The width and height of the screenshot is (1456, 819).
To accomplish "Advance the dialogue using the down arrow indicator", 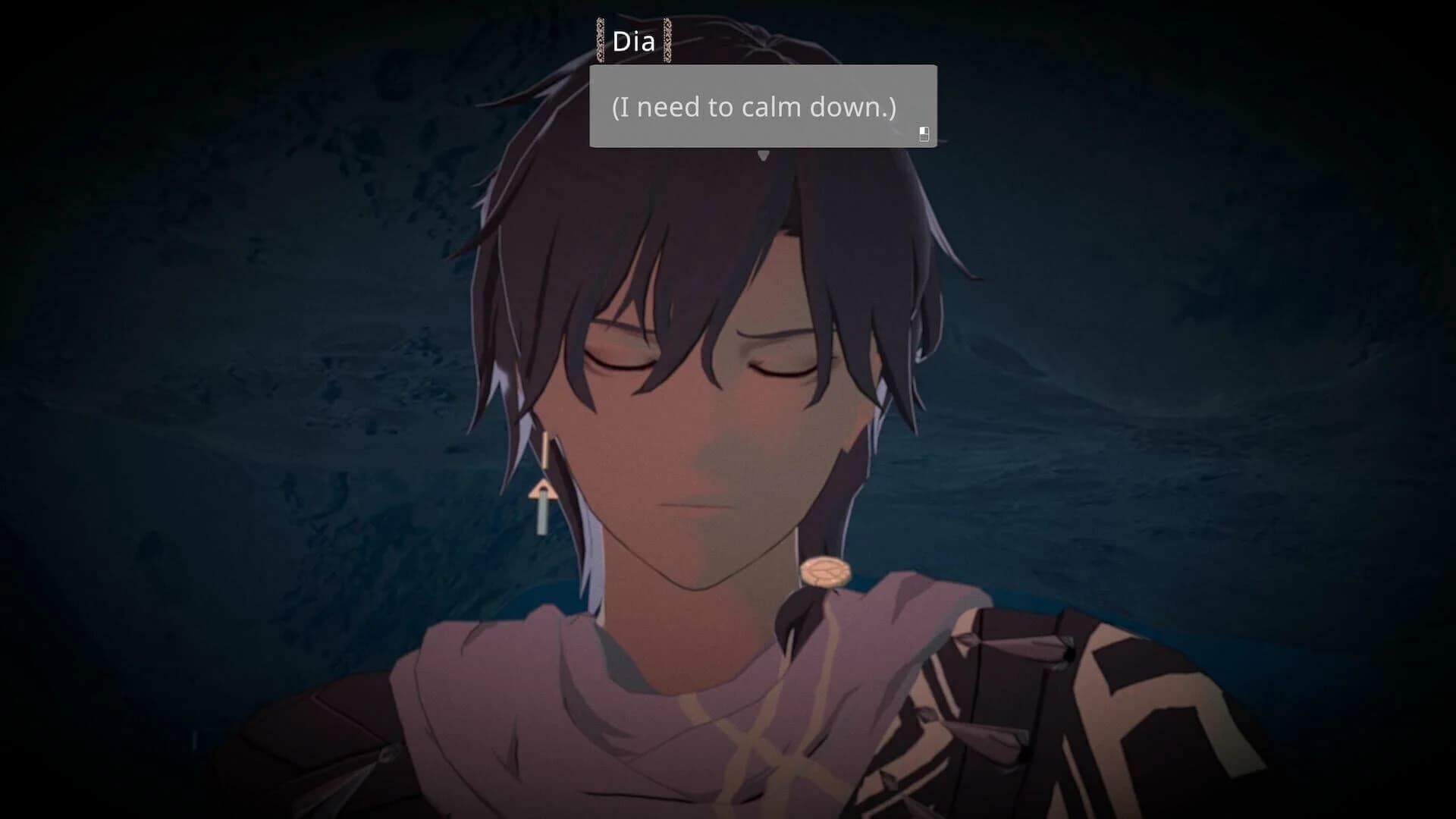I will pyautogui.click(x=764, y=155).
